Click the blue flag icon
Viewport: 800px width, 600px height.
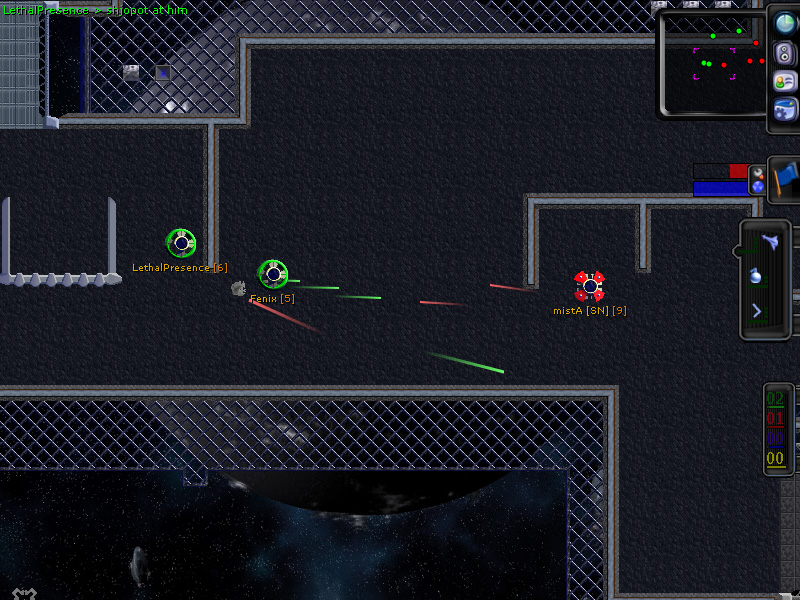click(x=785, y=180)
